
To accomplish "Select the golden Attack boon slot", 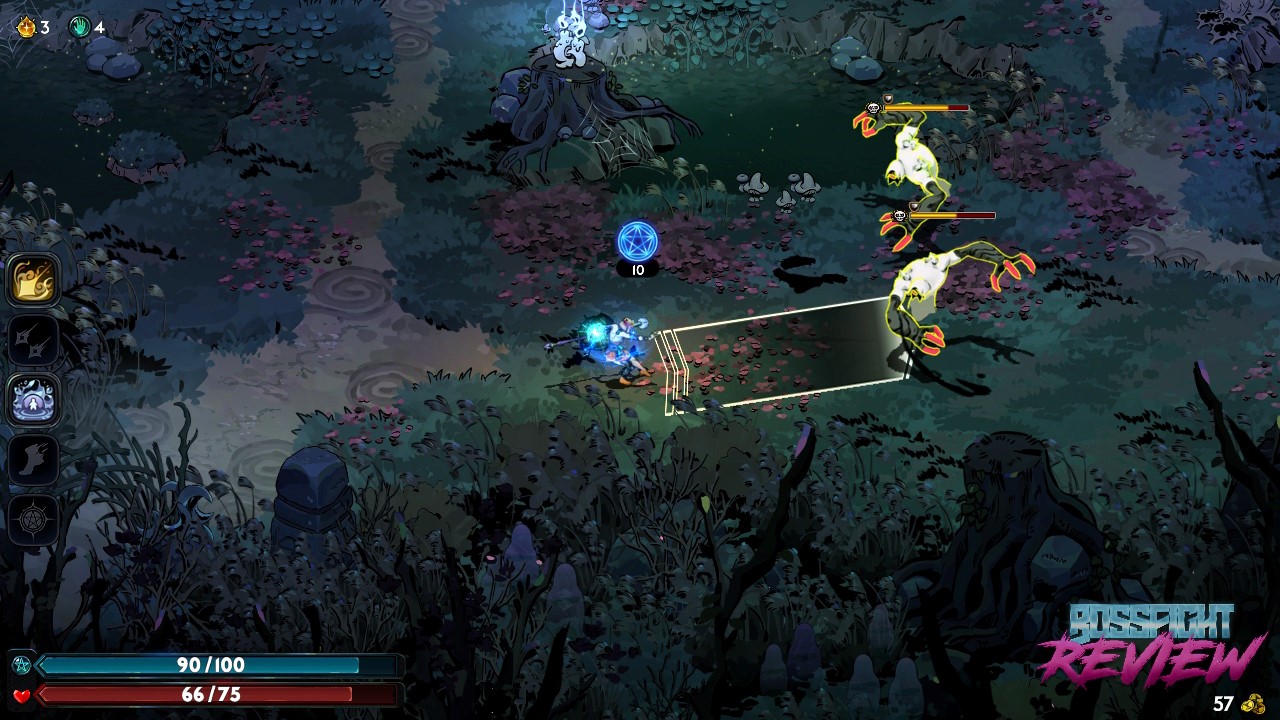I will pyautogui.click(x=34, y=280).
